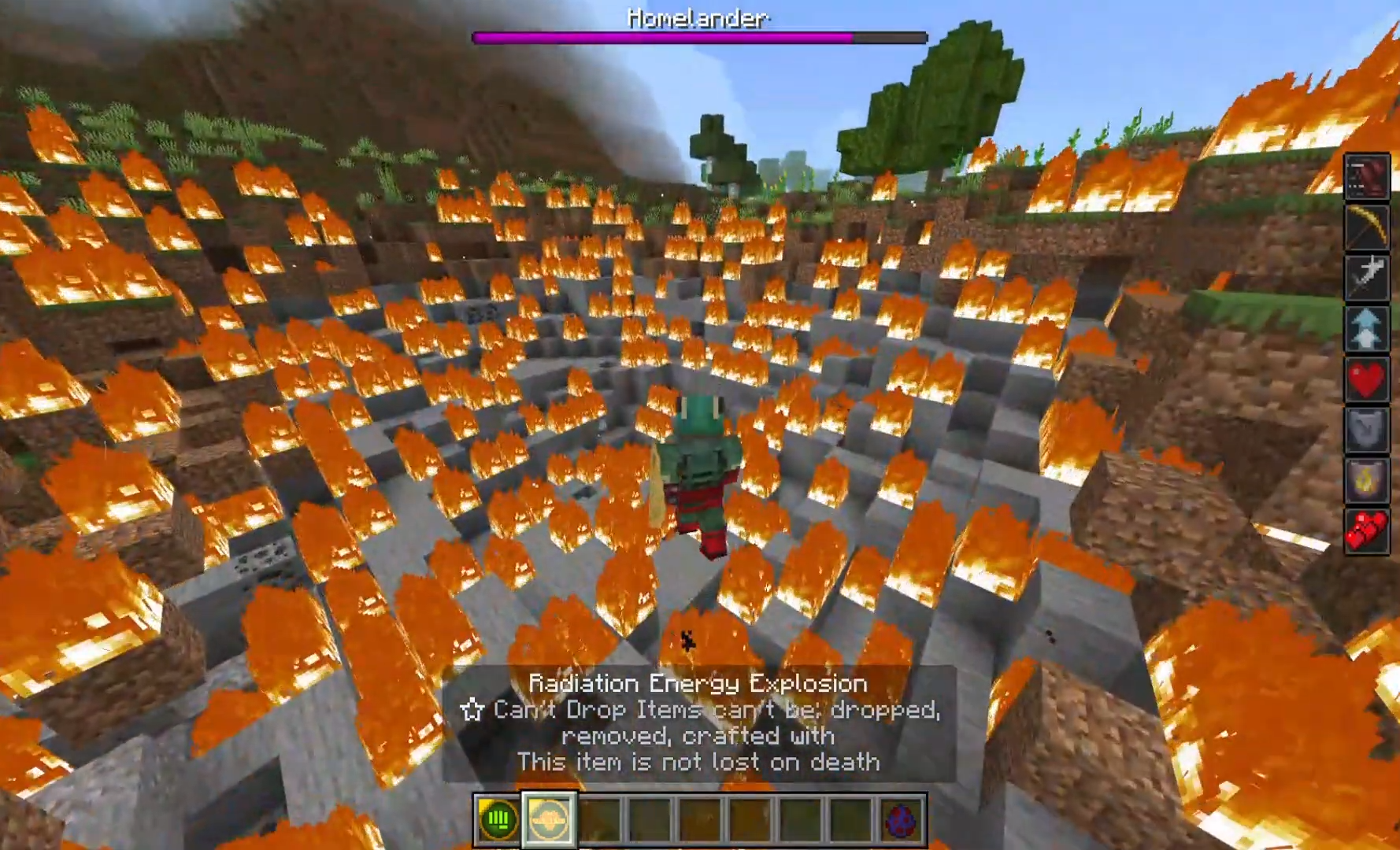This screenshot has height=850, width=1400.
Task: Click the golden bow effect icon
Action: [x=1366, y=227]
